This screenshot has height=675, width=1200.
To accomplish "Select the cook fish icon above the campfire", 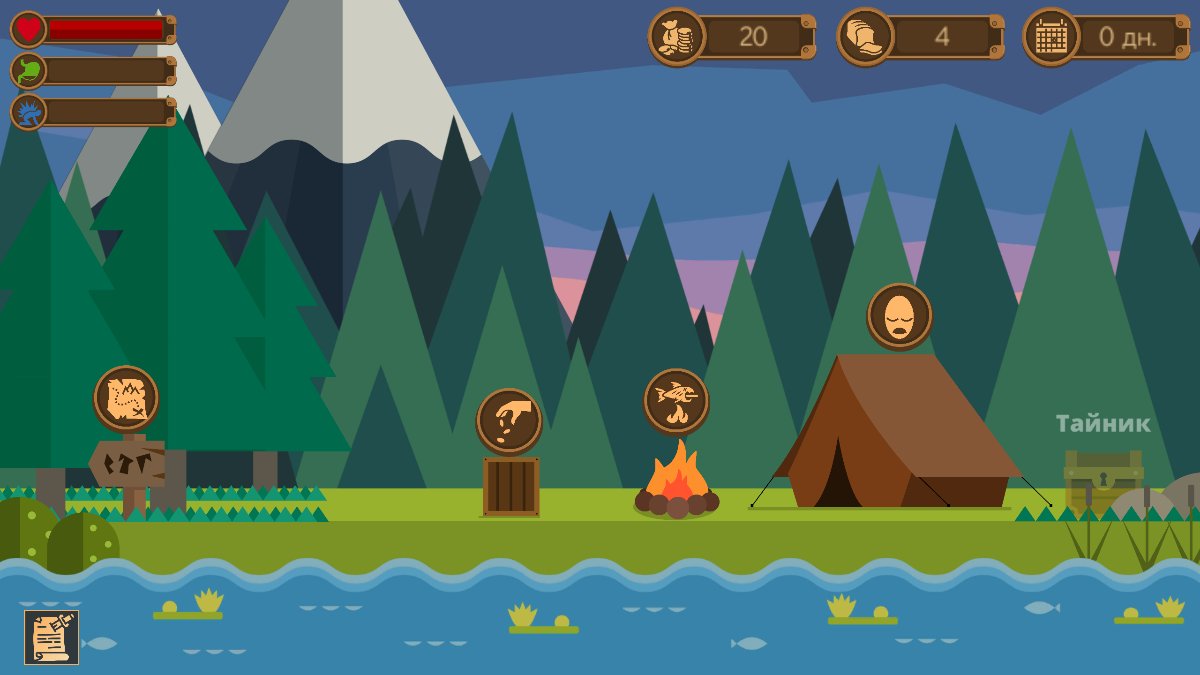I will pyautogui.click(x=676, y=401).
